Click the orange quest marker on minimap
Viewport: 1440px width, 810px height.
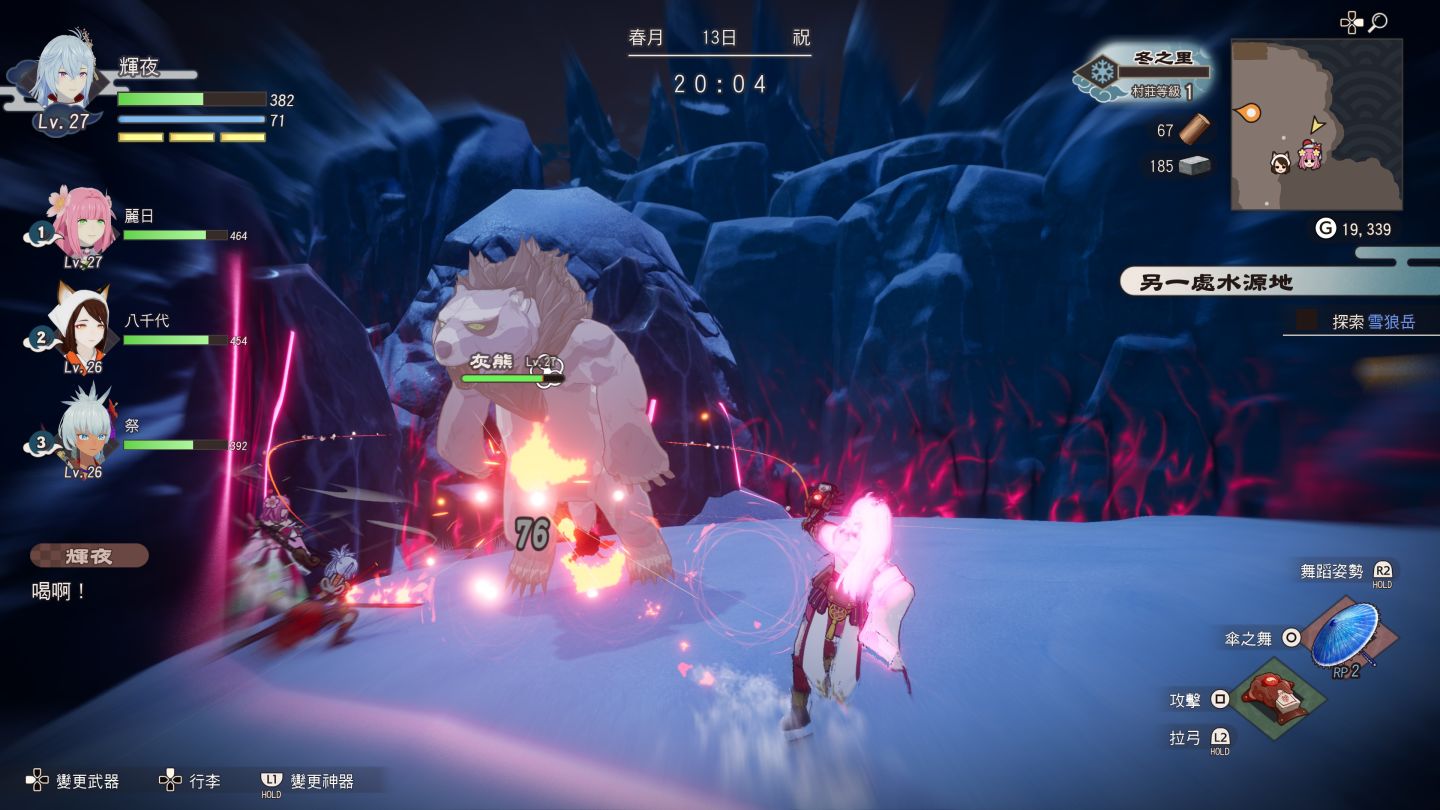point(1248,113)
